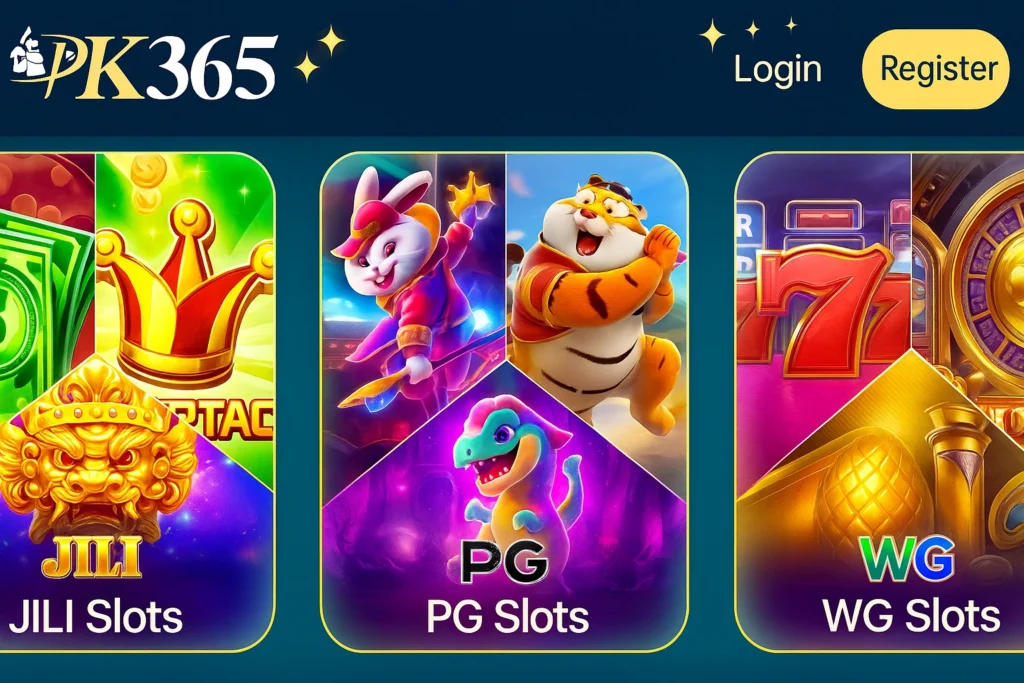Choose the WG Slots category card

click(880, 400)
